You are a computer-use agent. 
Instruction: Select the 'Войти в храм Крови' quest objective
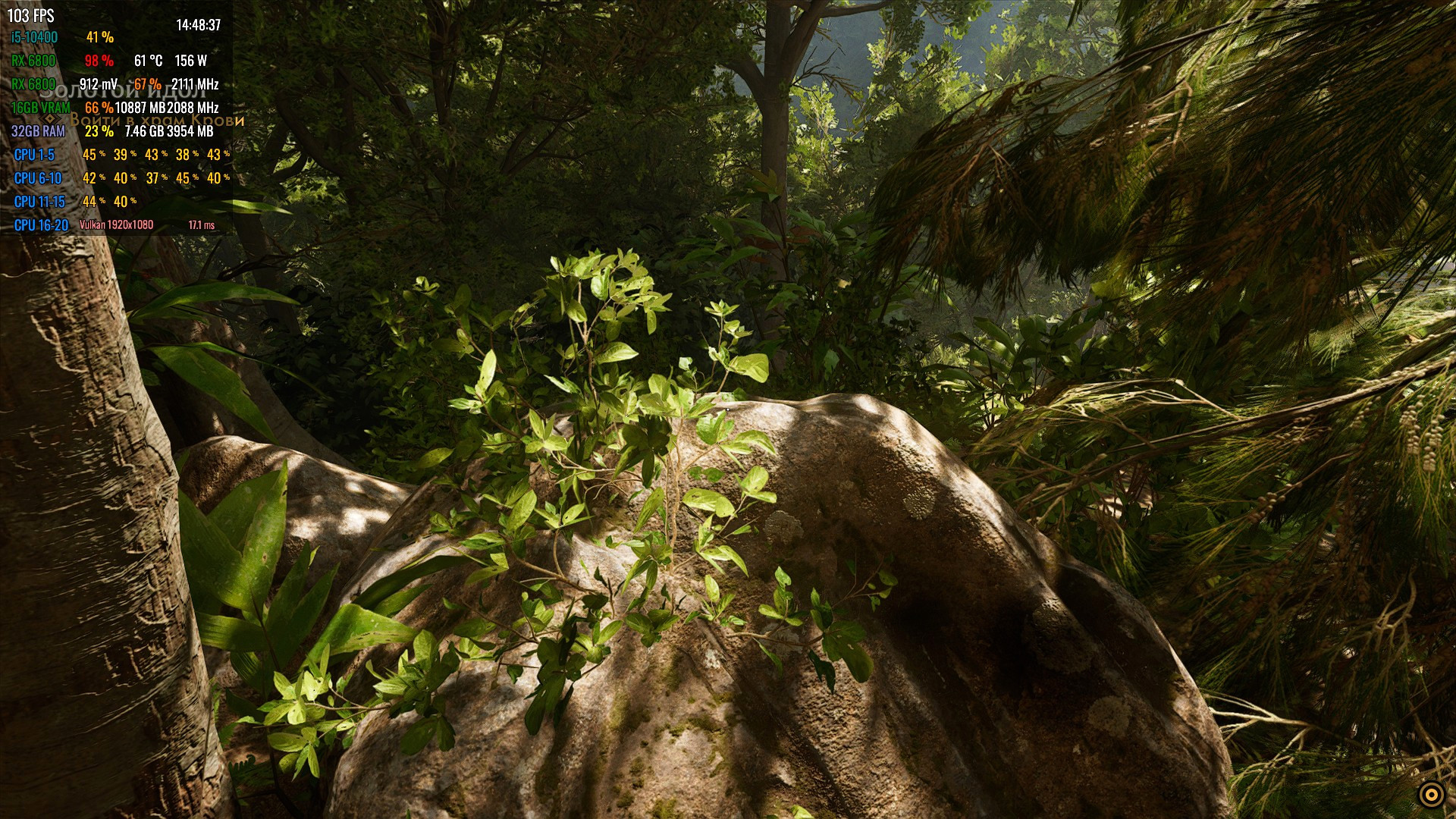coord(157,120)
